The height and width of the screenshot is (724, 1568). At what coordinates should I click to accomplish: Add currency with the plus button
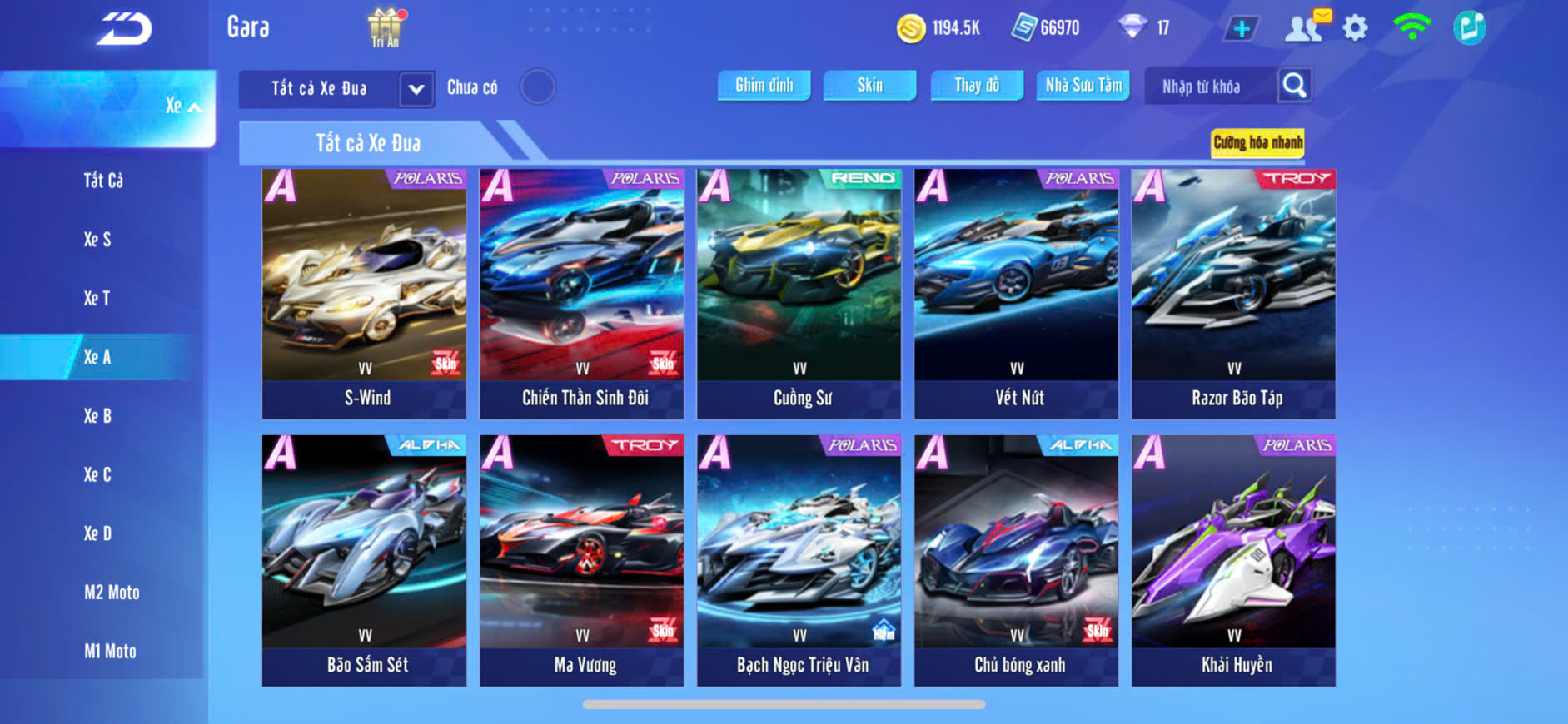pyautogui.click(x=1241, y=29)
